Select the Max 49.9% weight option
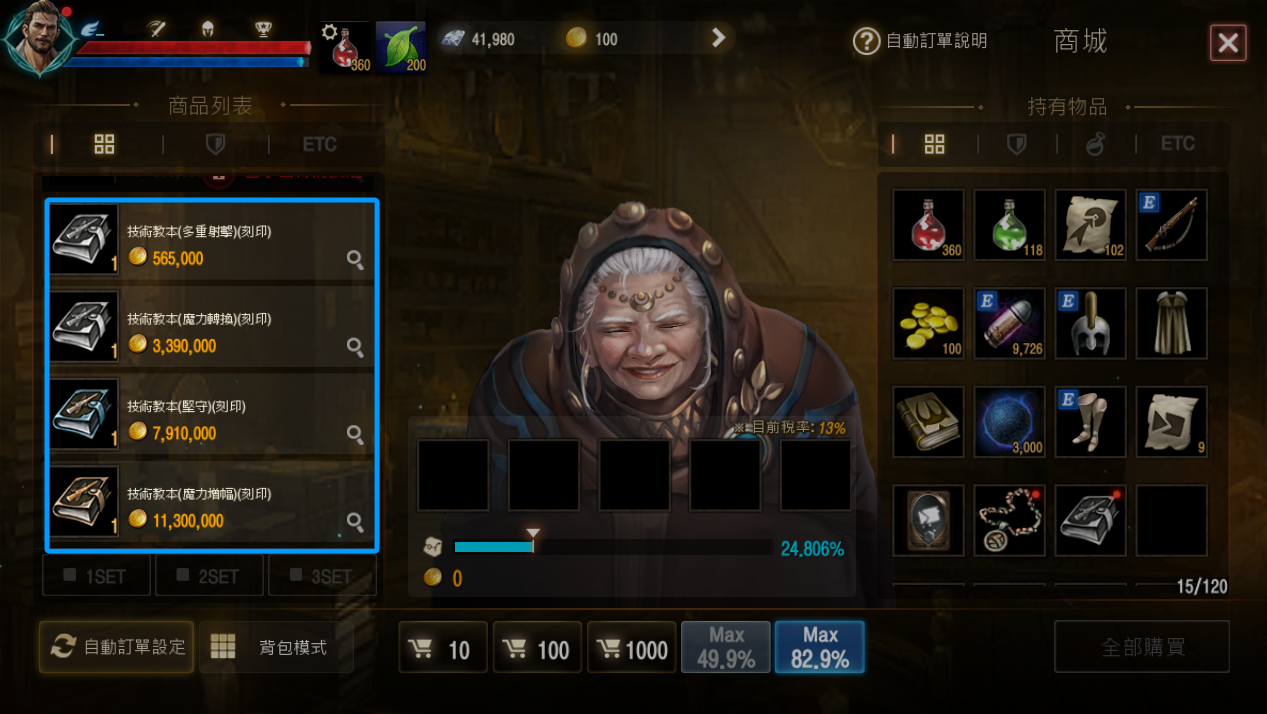The height and width of the screenshot is (714, 1267). pyautogui.click(x=726, y=648)
